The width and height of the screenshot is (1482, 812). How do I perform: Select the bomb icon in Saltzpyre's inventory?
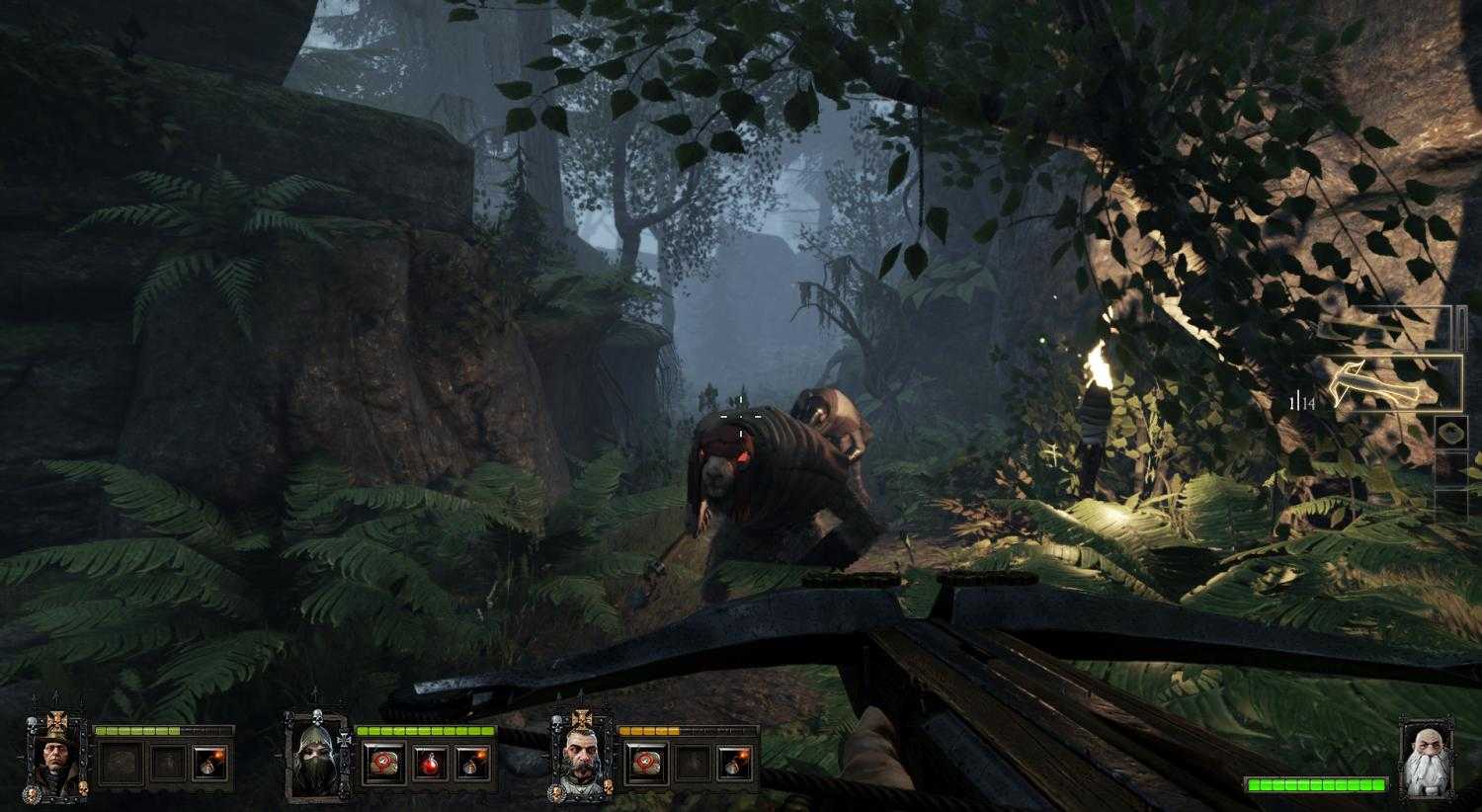208,763
